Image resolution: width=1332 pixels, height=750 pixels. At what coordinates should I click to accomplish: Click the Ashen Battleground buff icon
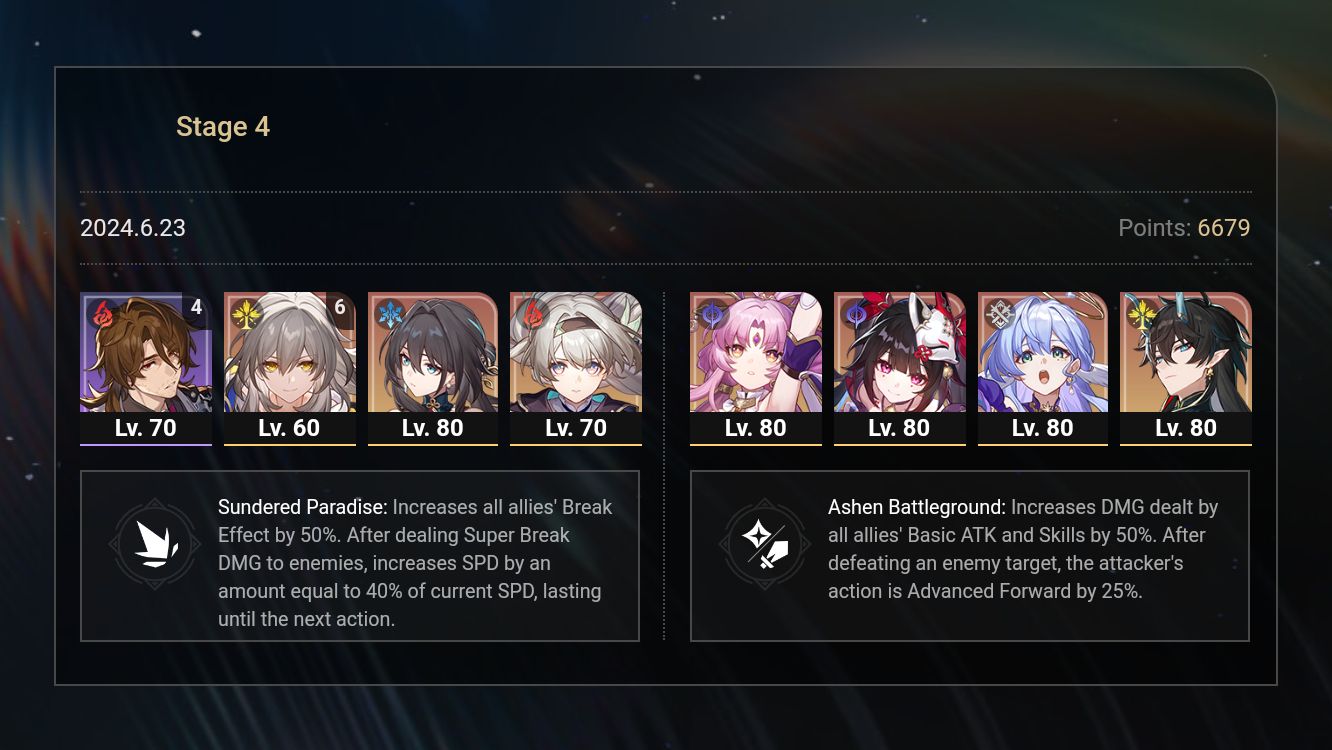[x=765, y=543]
